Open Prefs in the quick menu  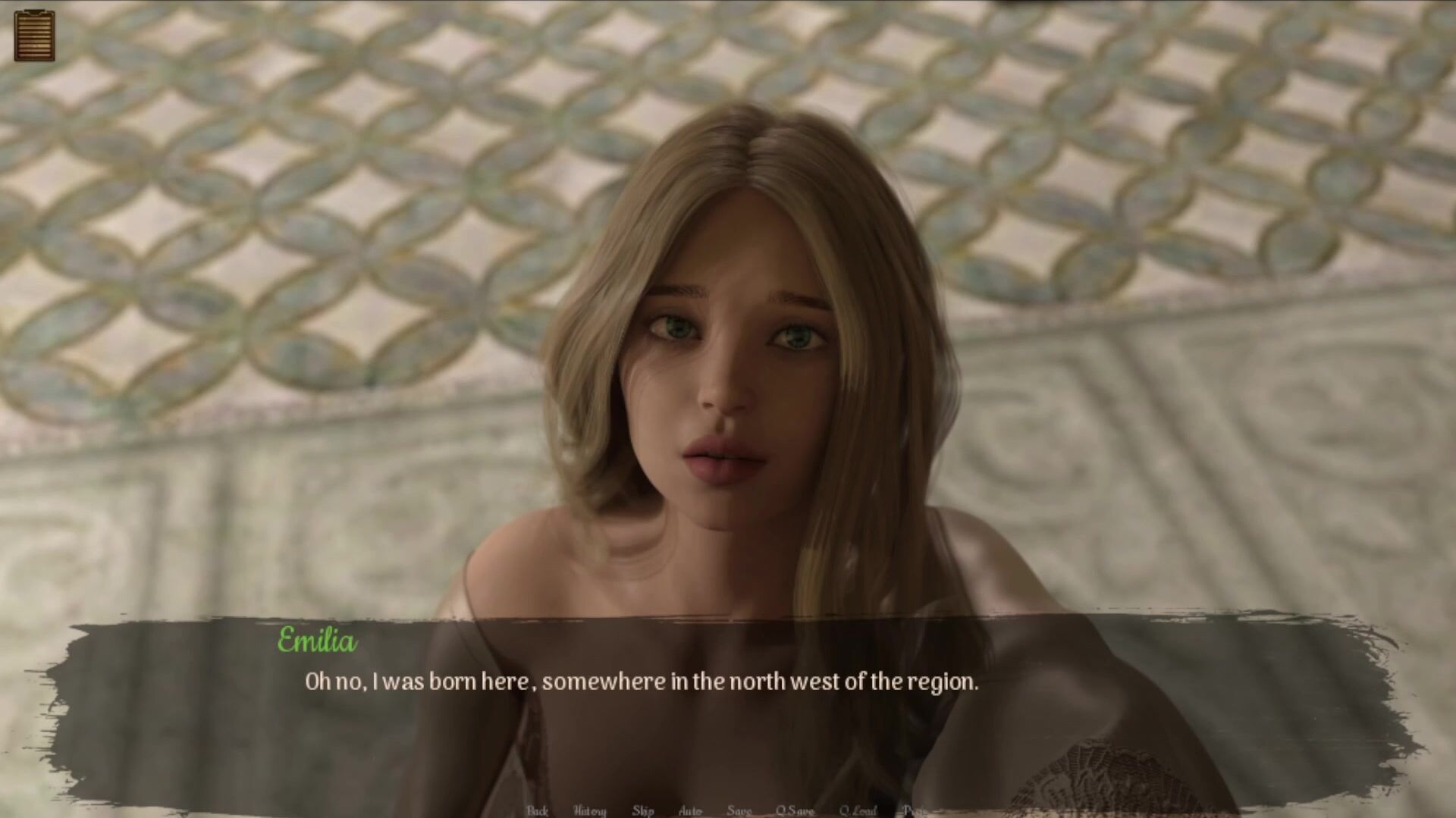pyautogui.click(x=915, y=810)
